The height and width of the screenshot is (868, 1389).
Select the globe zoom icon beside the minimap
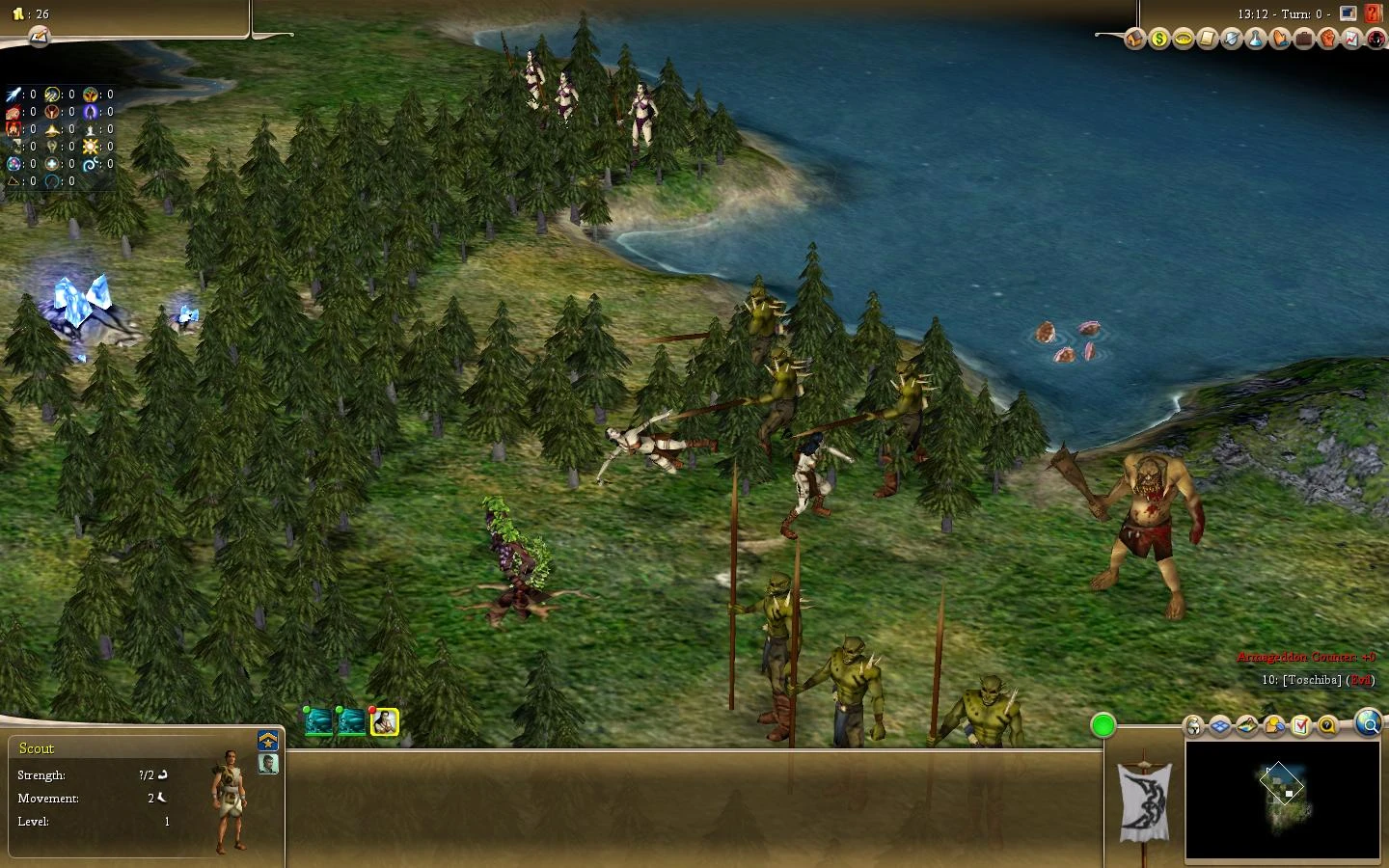coord(1369,725)
